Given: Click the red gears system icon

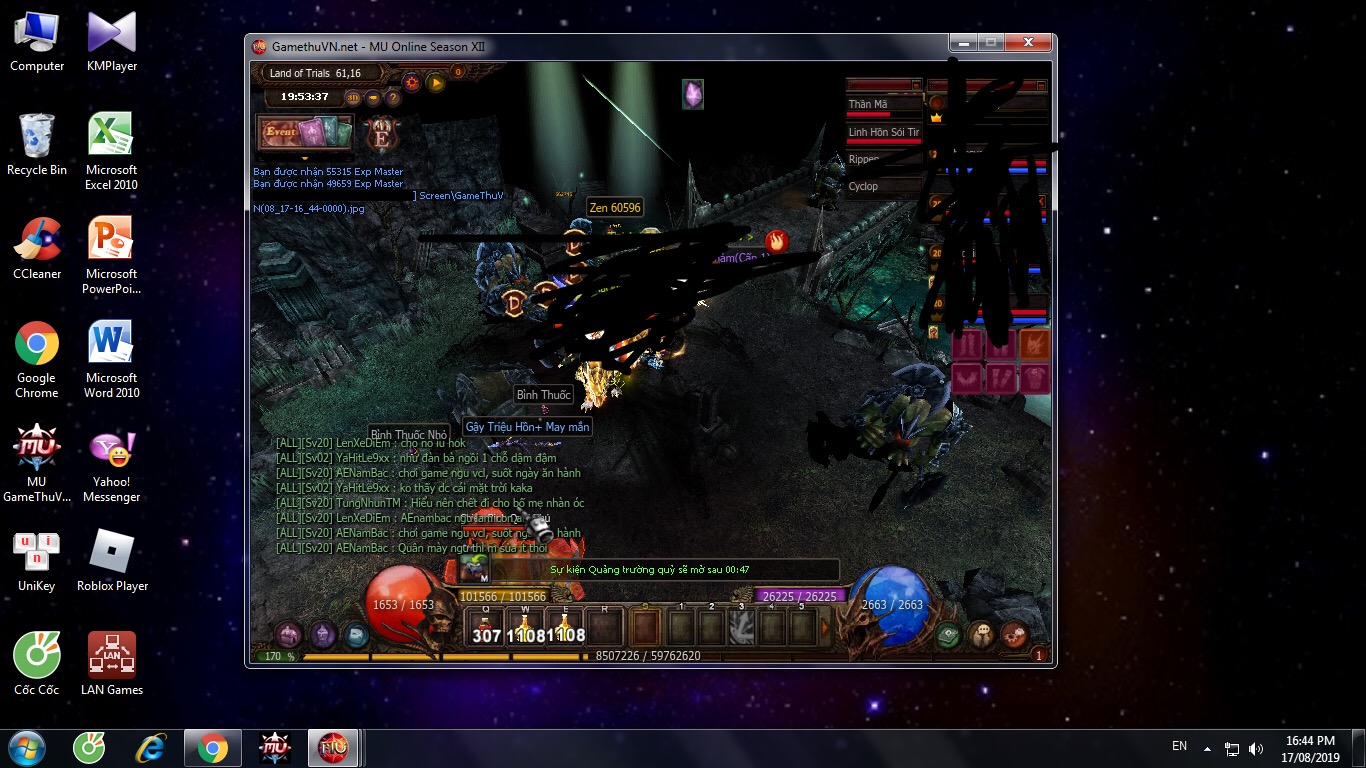Looking at the screenshot, I should click(x=1014, y=634).
